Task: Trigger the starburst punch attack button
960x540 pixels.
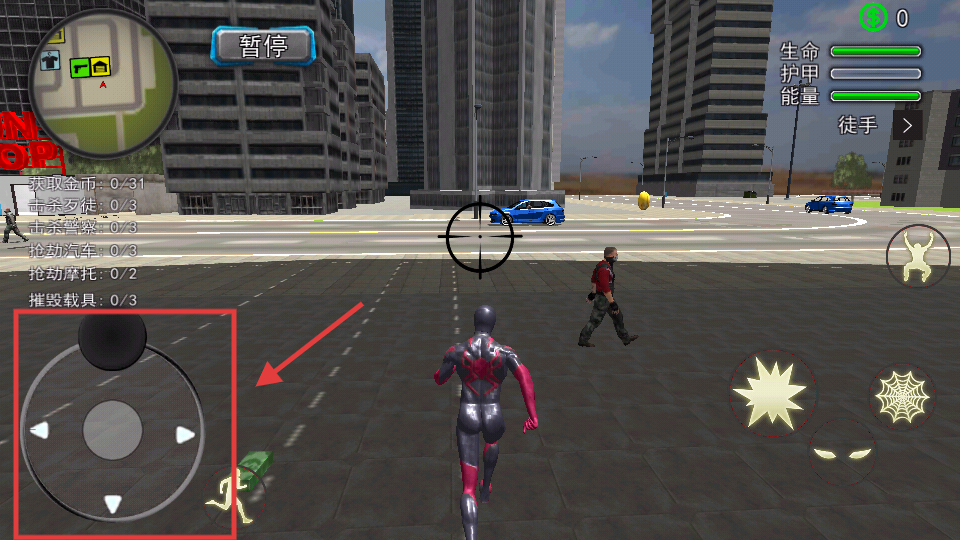Action: [770, 391]
